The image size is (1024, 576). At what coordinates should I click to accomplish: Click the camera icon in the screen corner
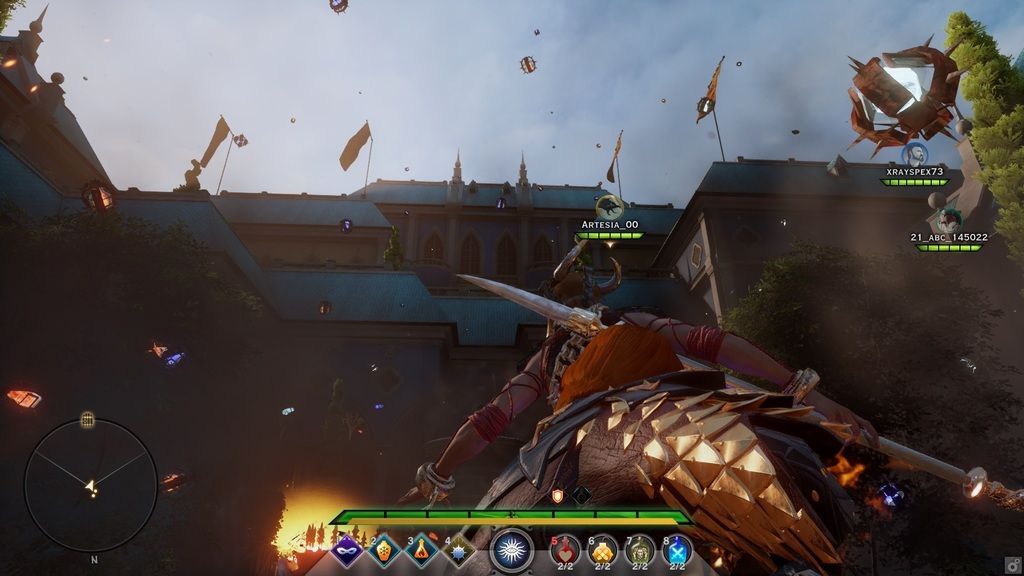[1012, 564]
